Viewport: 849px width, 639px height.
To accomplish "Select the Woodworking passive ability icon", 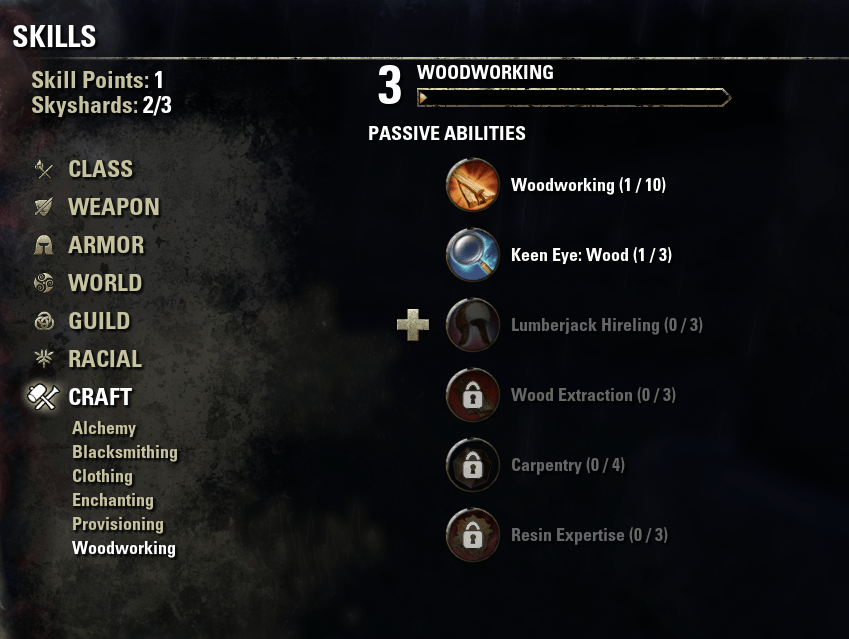I will (x=472, y=185).
